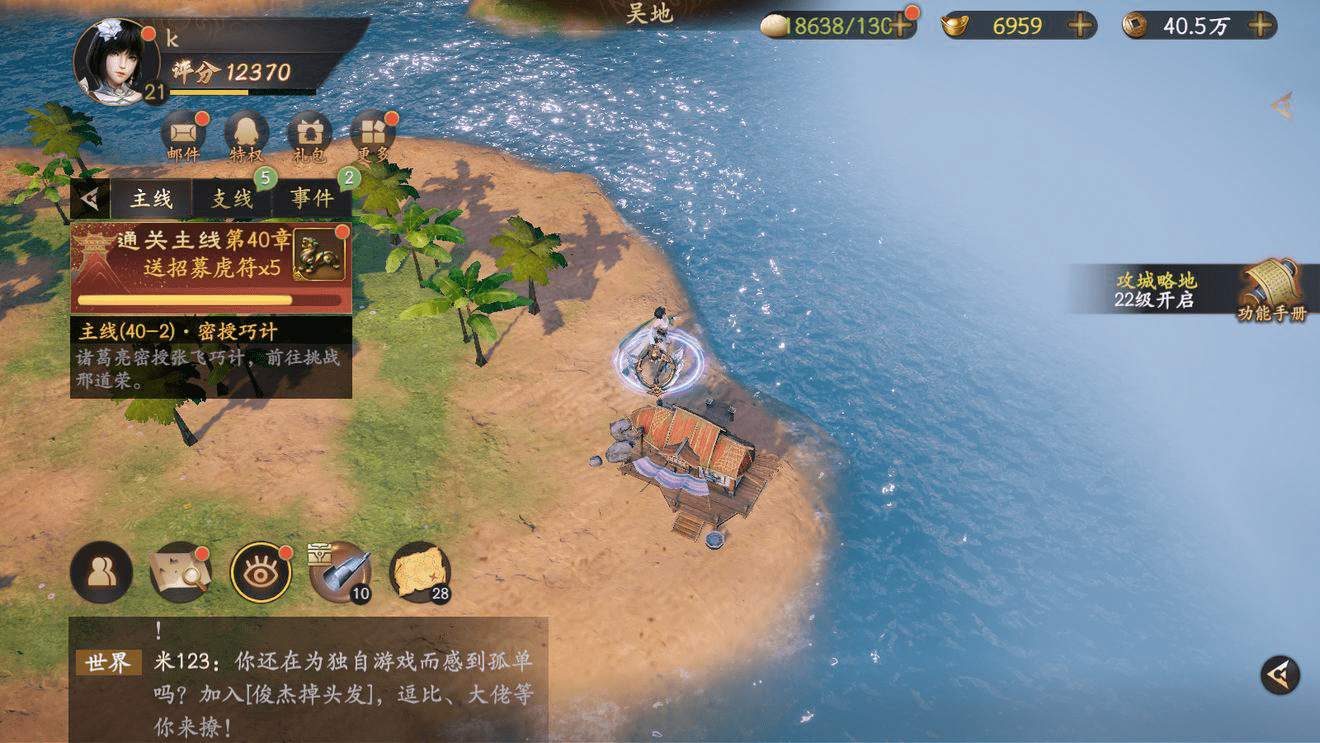Open the 特权 privilege icon

point(246,135)
